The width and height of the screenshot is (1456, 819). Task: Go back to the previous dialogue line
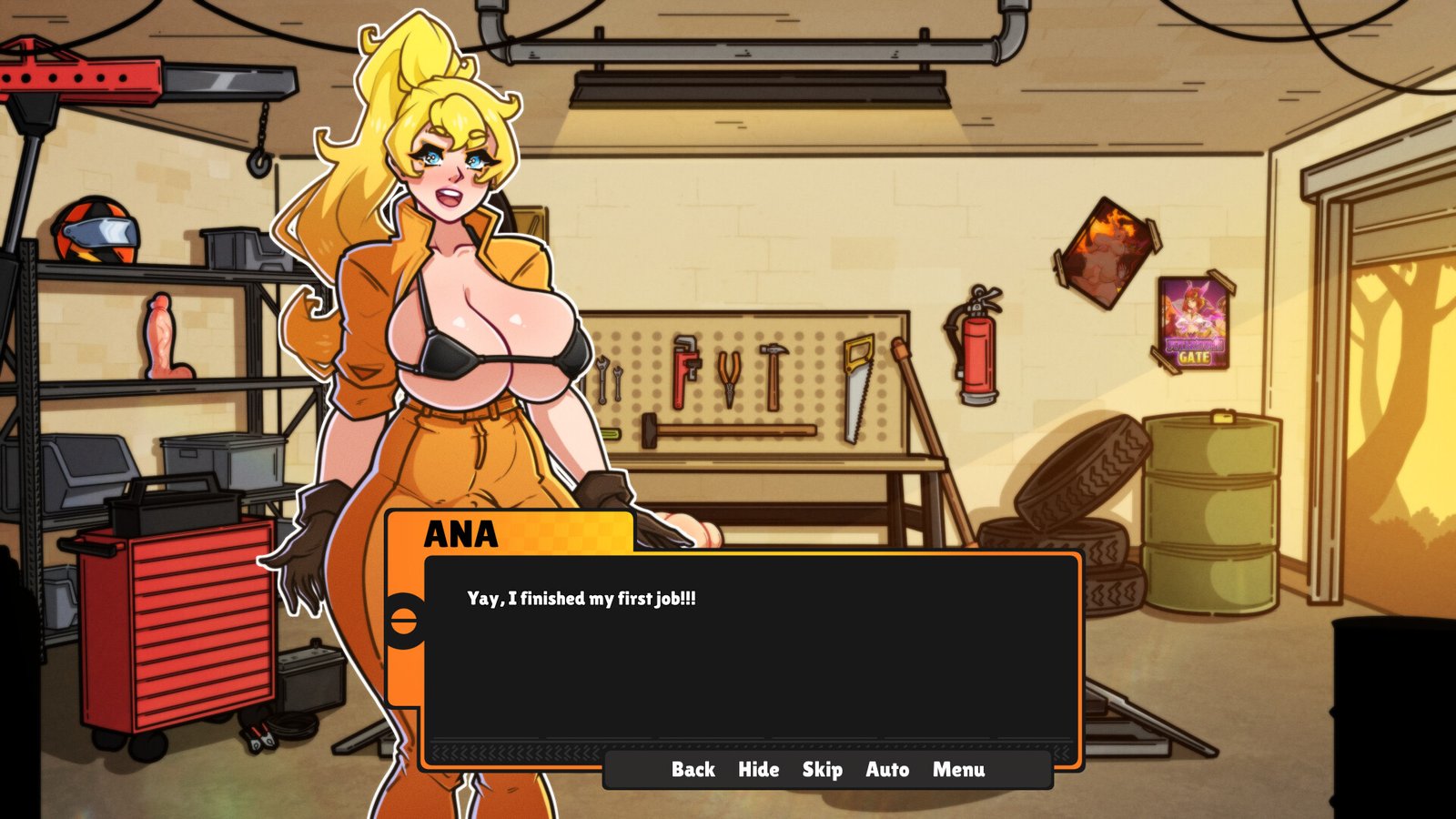693,770
